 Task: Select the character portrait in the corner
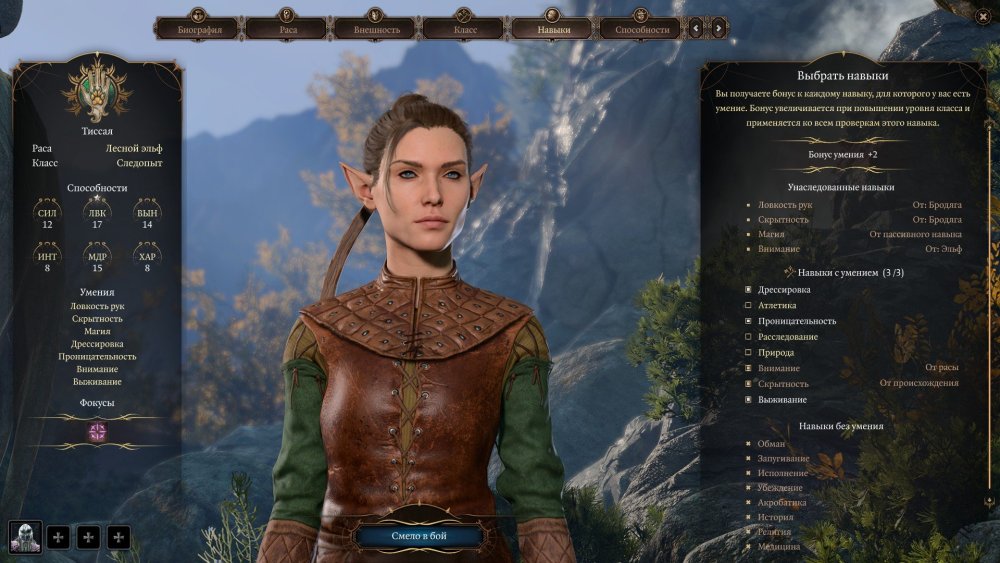[x=26, y=537]
